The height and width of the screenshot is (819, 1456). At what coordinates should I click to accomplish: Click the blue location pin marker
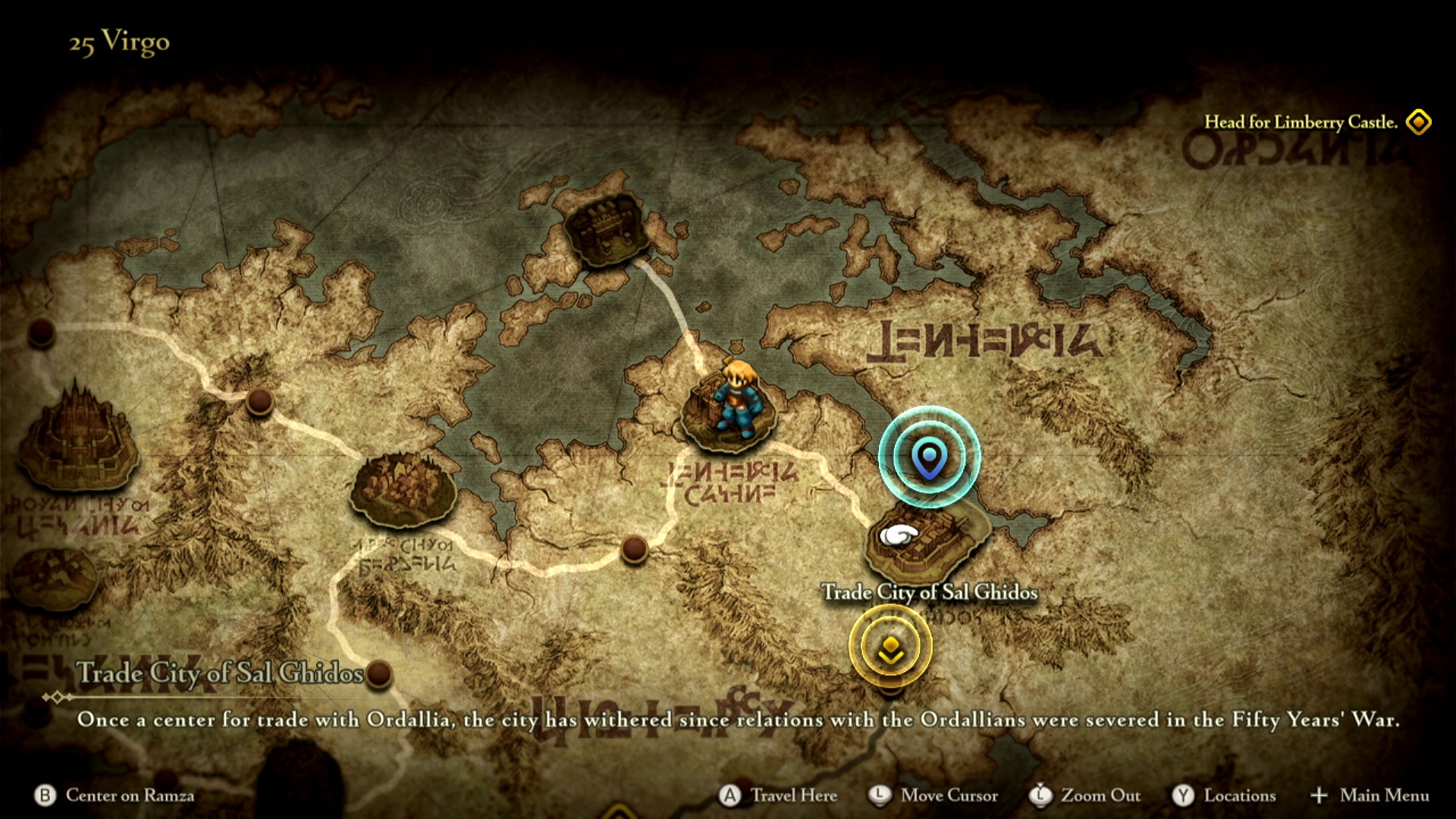tap(929, 457)
